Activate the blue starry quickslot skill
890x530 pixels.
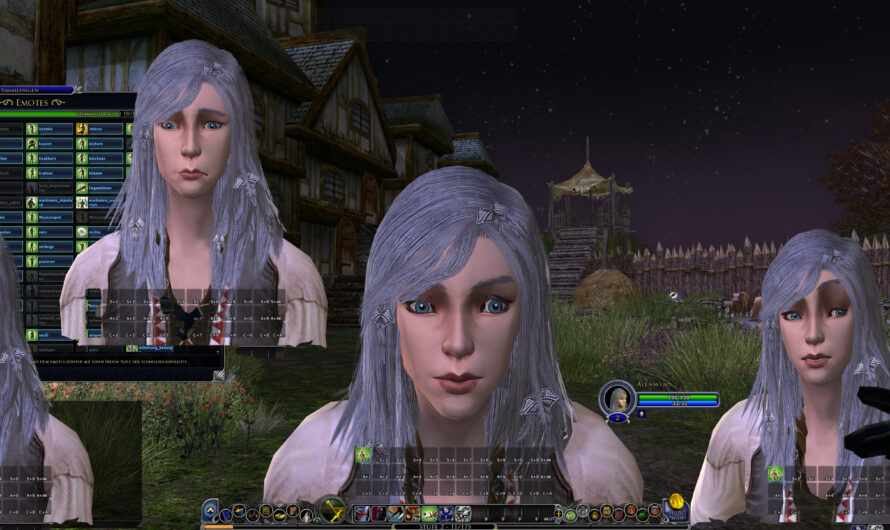coord(445,514)
